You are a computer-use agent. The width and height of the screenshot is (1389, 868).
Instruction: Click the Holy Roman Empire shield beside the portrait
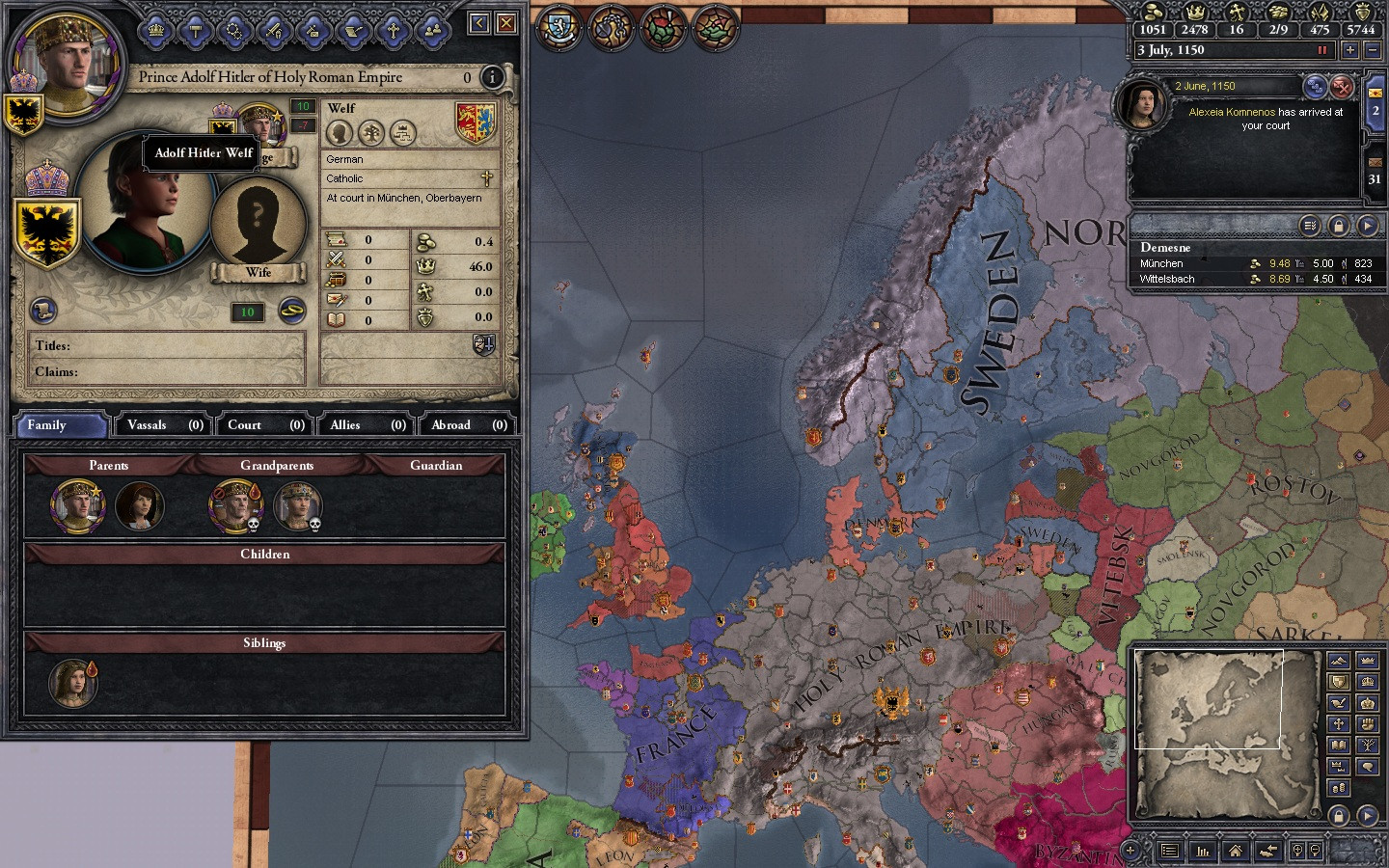pyautogui.click(x=48, y=231)
